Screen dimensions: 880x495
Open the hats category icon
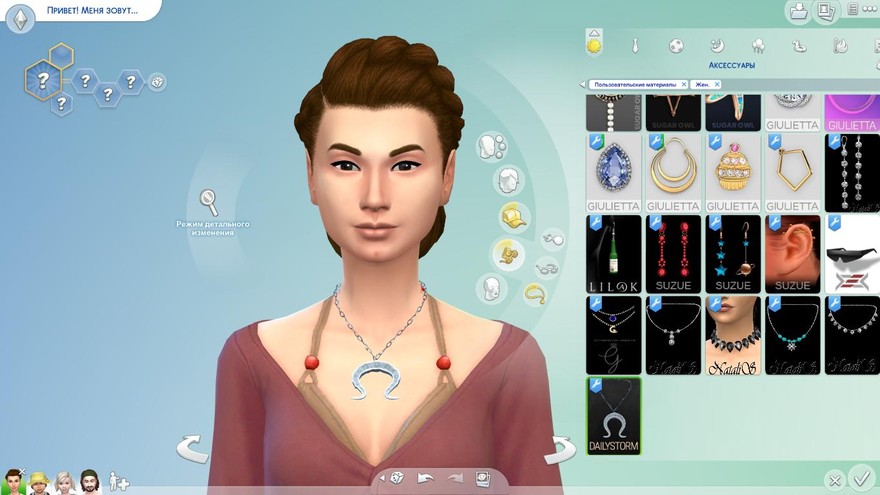point(513,216)
